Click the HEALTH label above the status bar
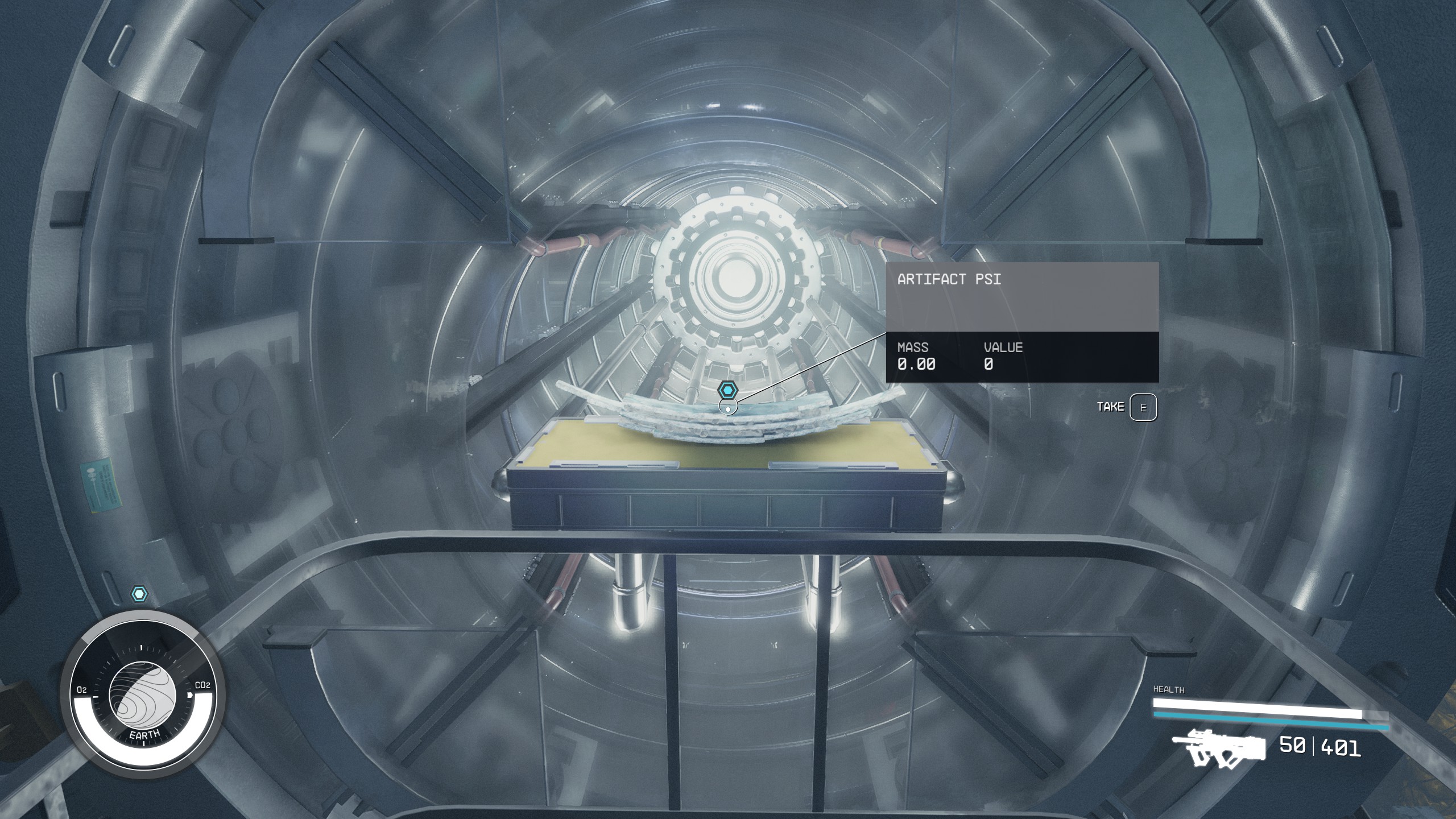 (x=1169, y=690)
